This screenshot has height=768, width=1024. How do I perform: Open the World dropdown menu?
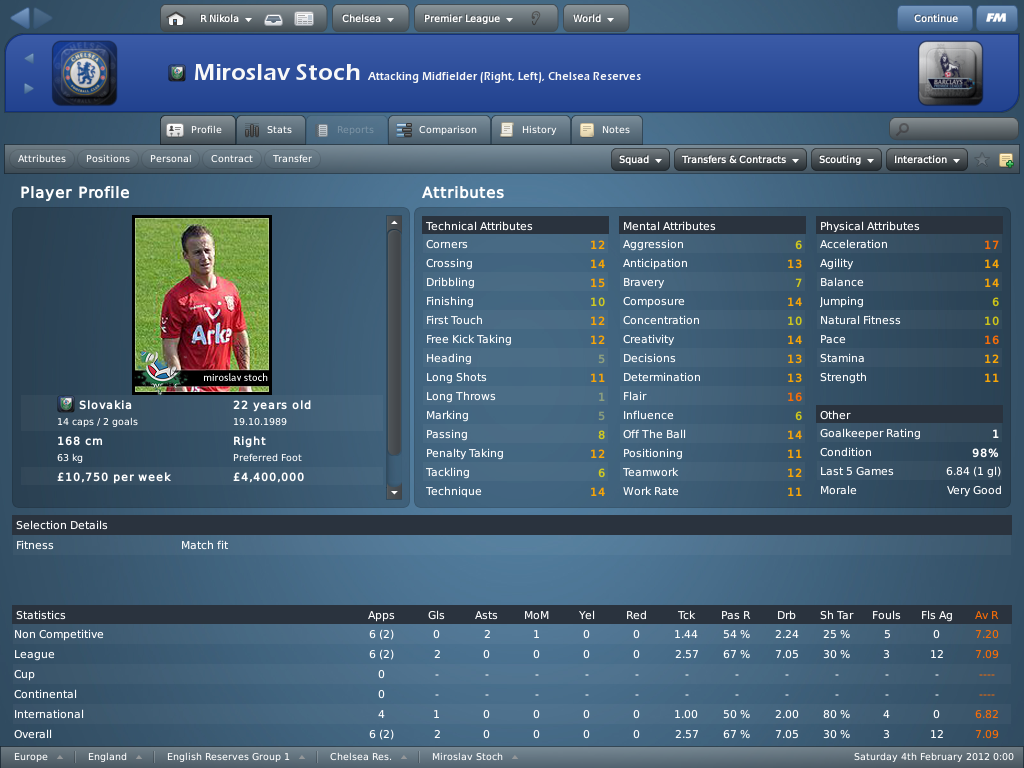(x=595, y=18)
